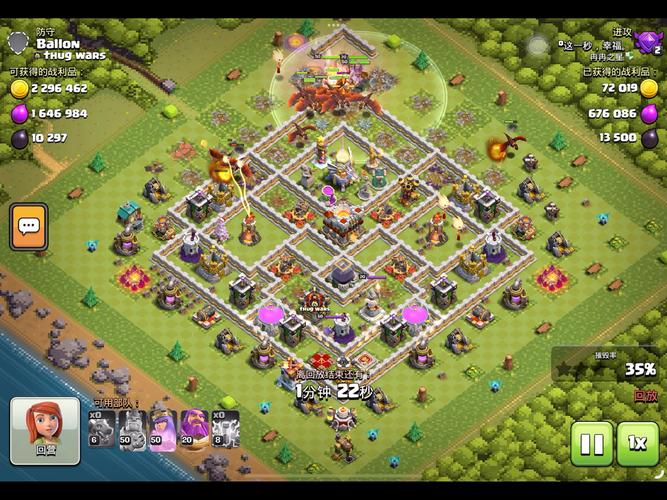Select the Grand Warden troop slot

pos(194,430)
